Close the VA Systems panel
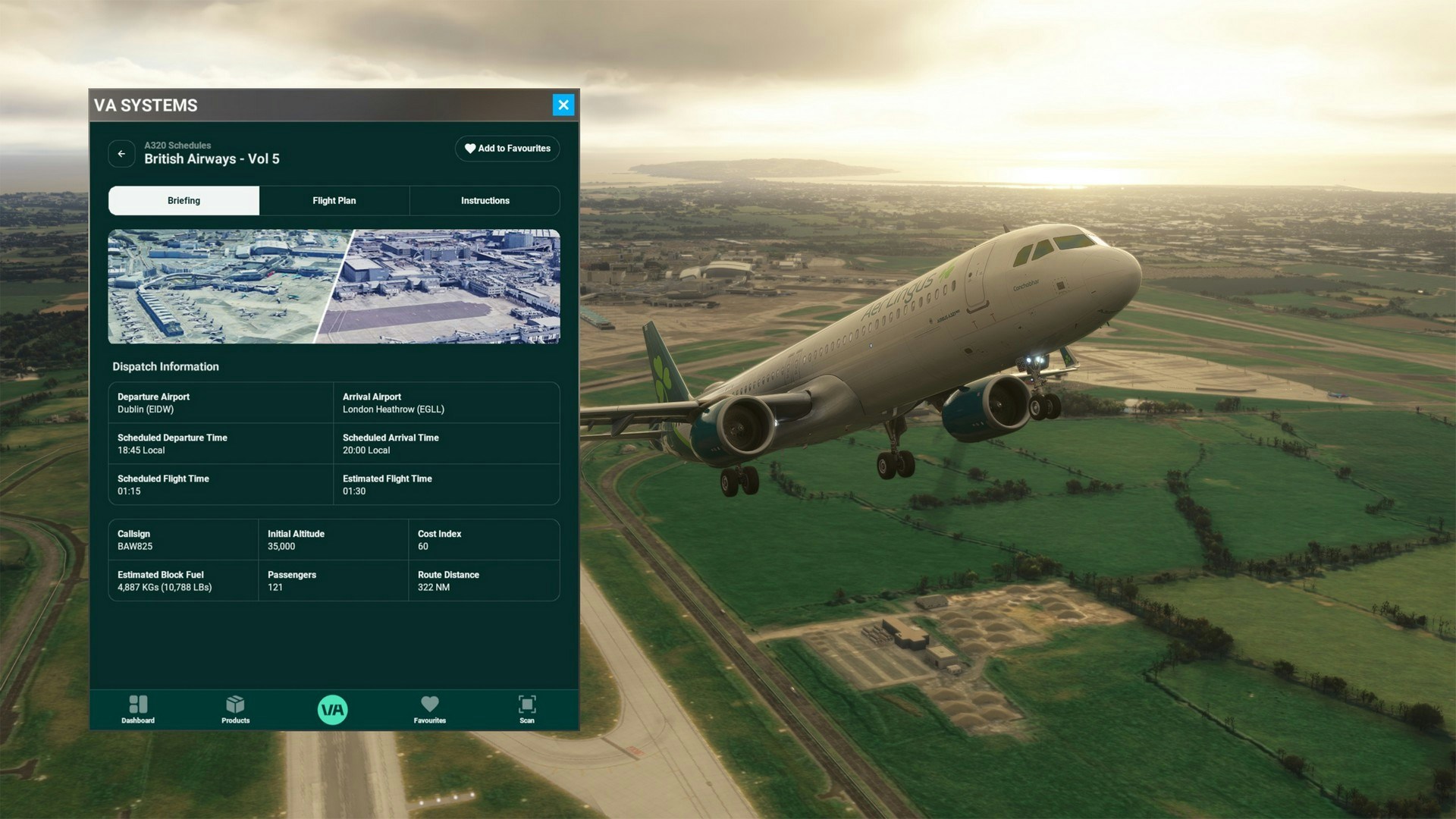The image size is (1456, 819). (x=563, y=105)
